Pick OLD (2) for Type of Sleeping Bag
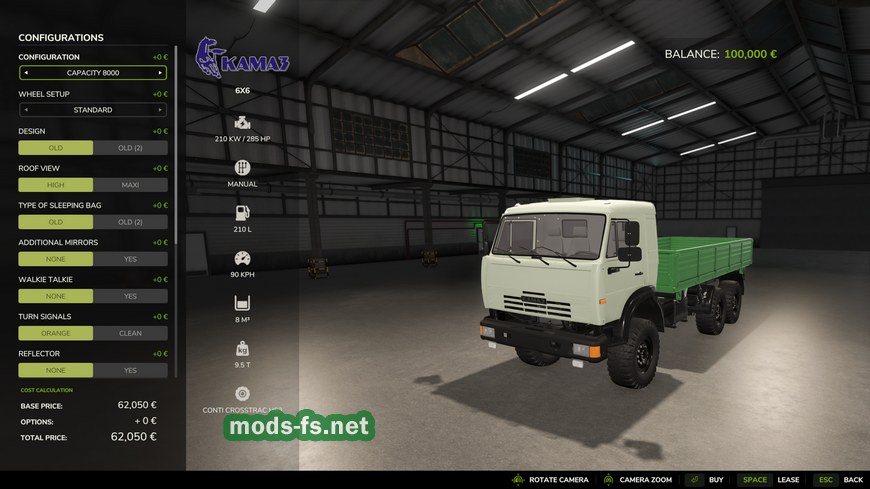 pyautogui.click(x=130, y=222)
